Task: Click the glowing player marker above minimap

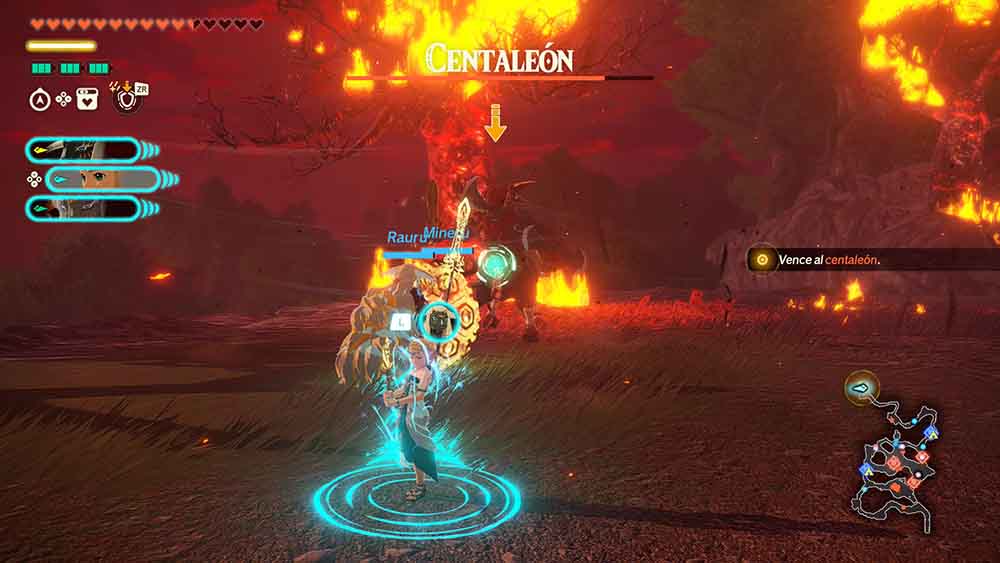Action: point(861,385)
